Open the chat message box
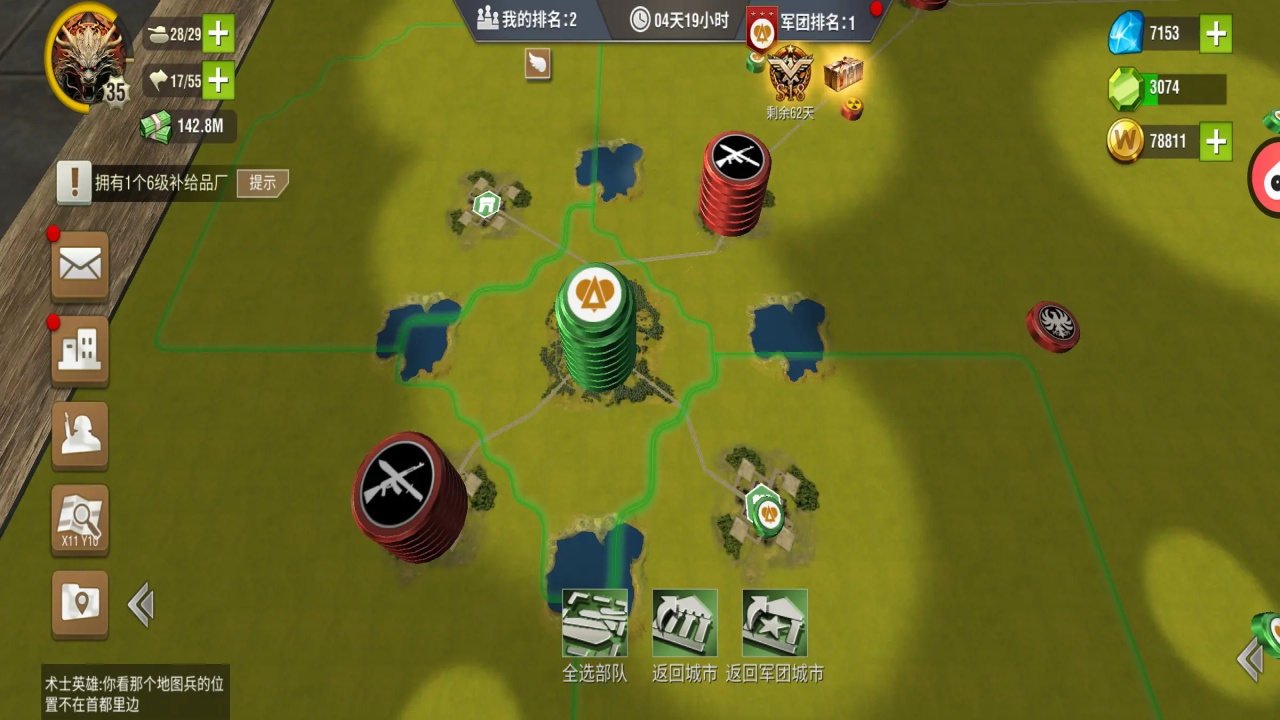 pos(135,692)
